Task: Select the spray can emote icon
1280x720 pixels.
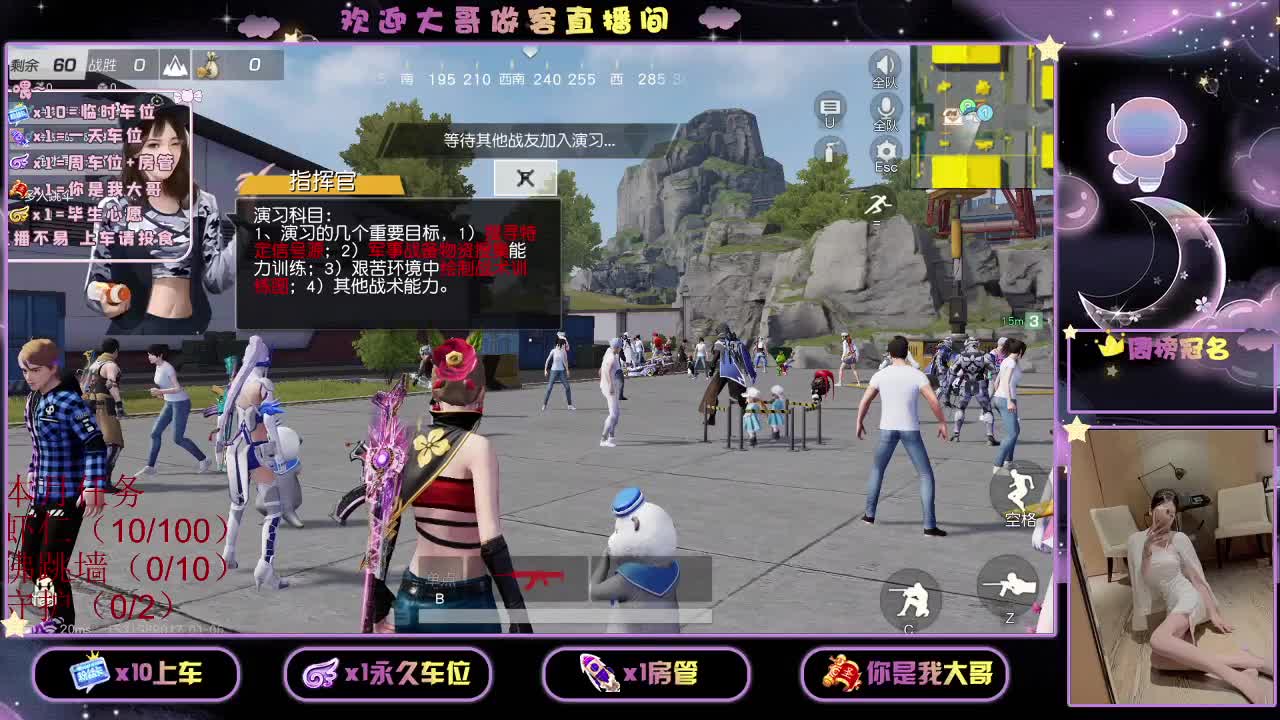Action: tap(830, 152)
